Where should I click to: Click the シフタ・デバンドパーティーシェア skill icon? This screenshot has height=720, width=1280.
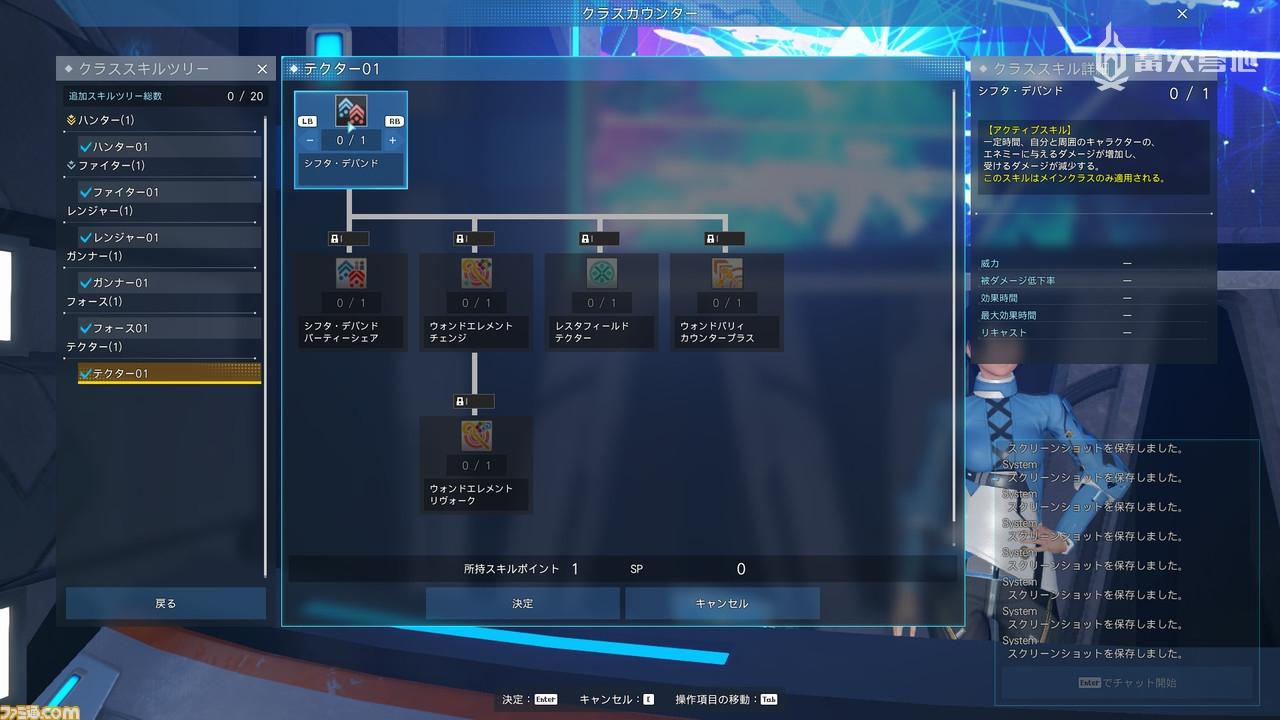tap(350, 272)
